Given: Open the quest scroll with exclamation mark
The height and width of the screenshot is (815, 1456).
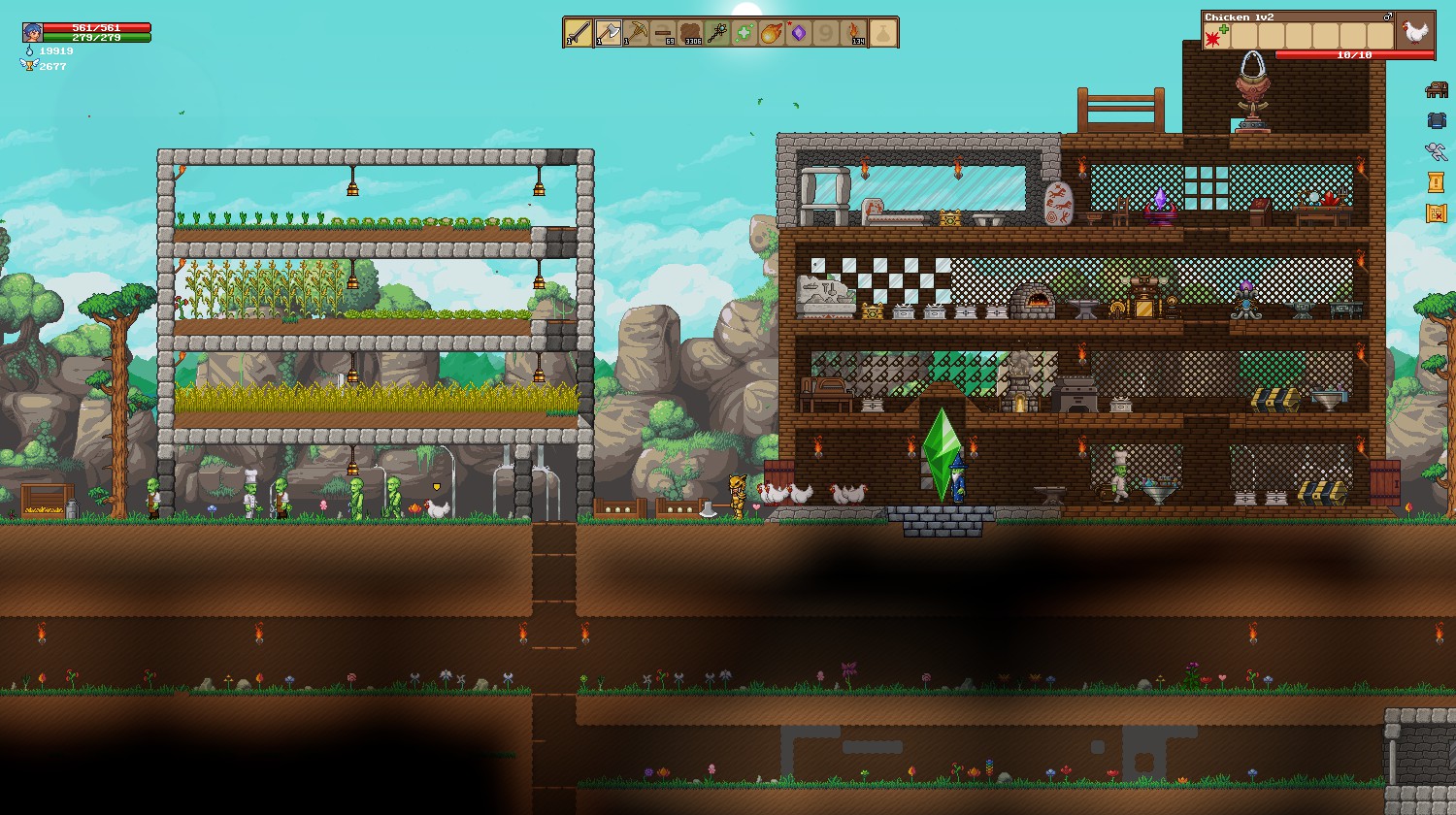Looking at the screenshot, I should click(1436, 181).
